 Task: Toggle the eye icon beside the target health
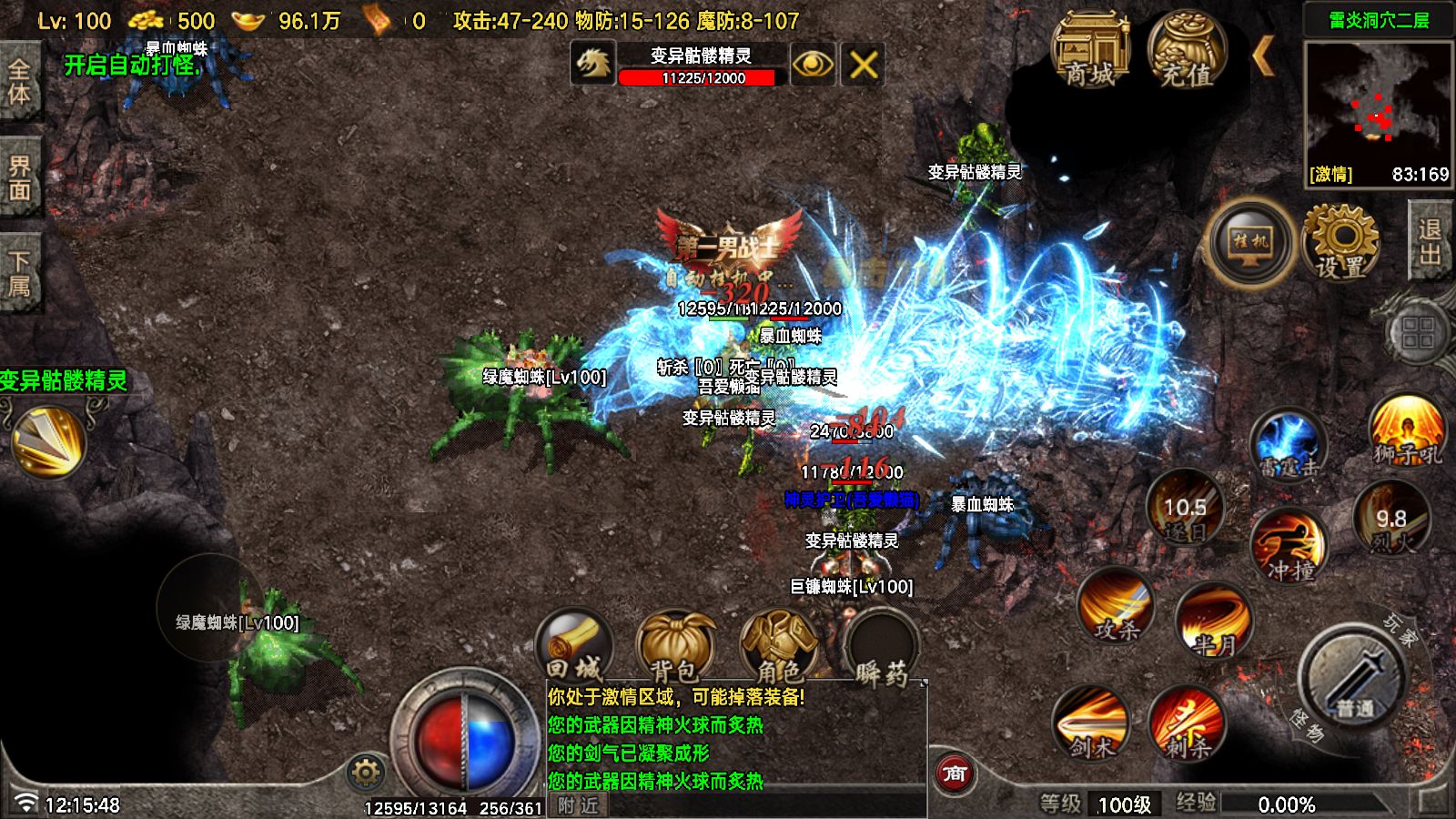[x=813, y=65]
